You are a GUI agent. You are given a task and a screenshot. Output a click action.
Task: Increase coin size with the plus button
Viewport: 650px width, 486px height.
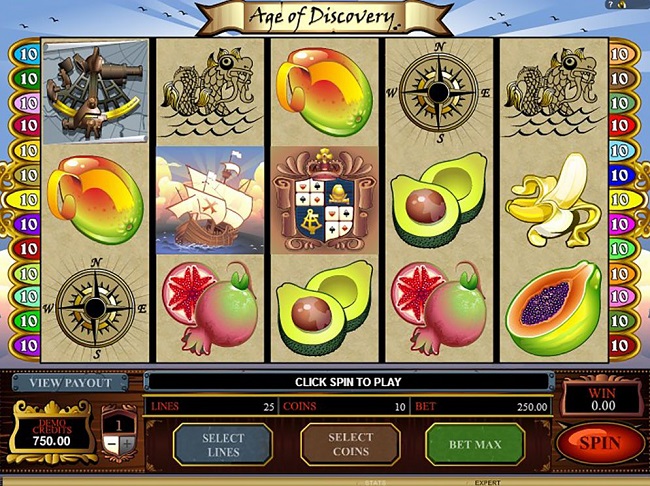coord(127,444)
